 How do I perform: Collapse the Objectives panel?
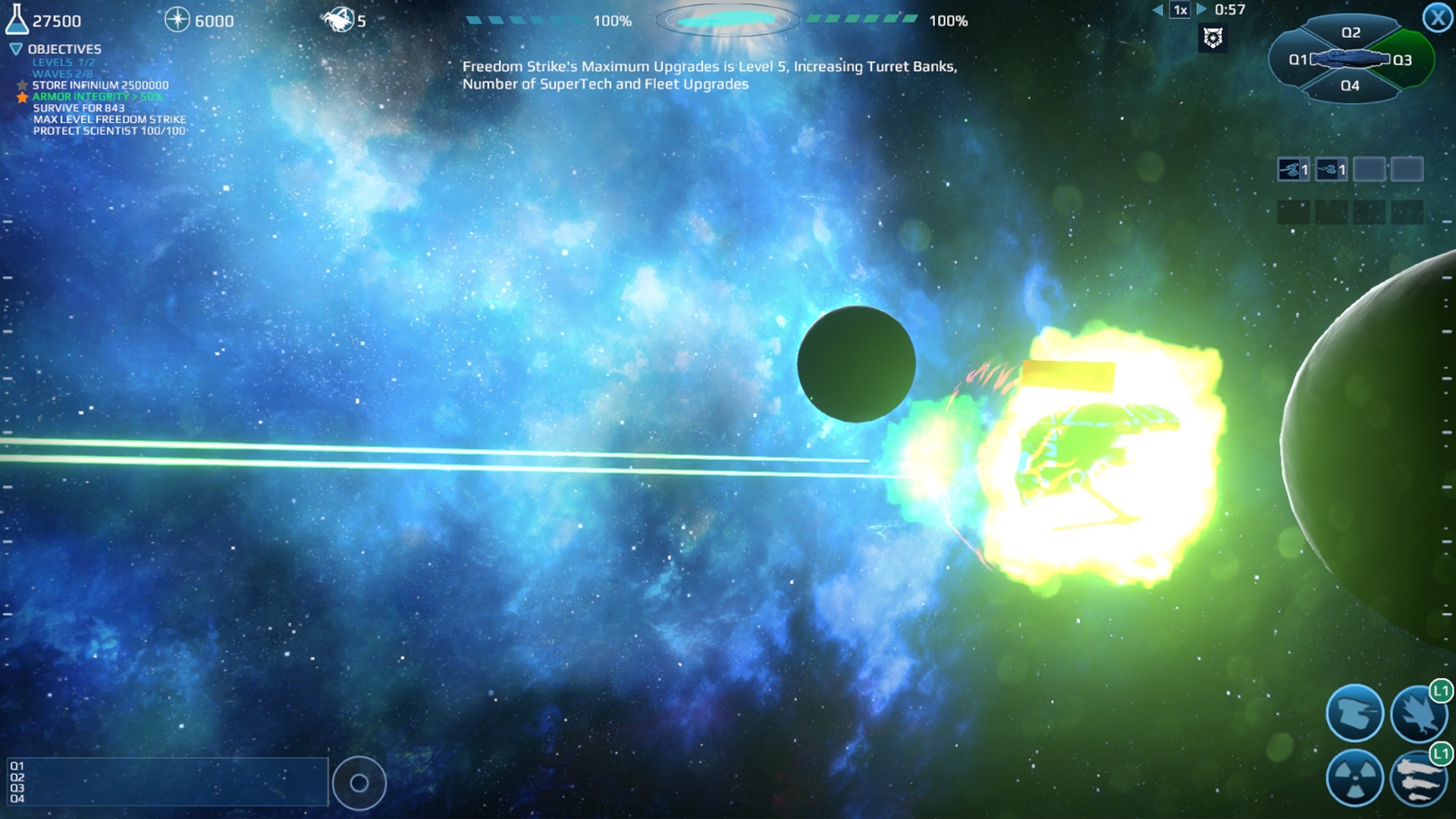(14, 48)
